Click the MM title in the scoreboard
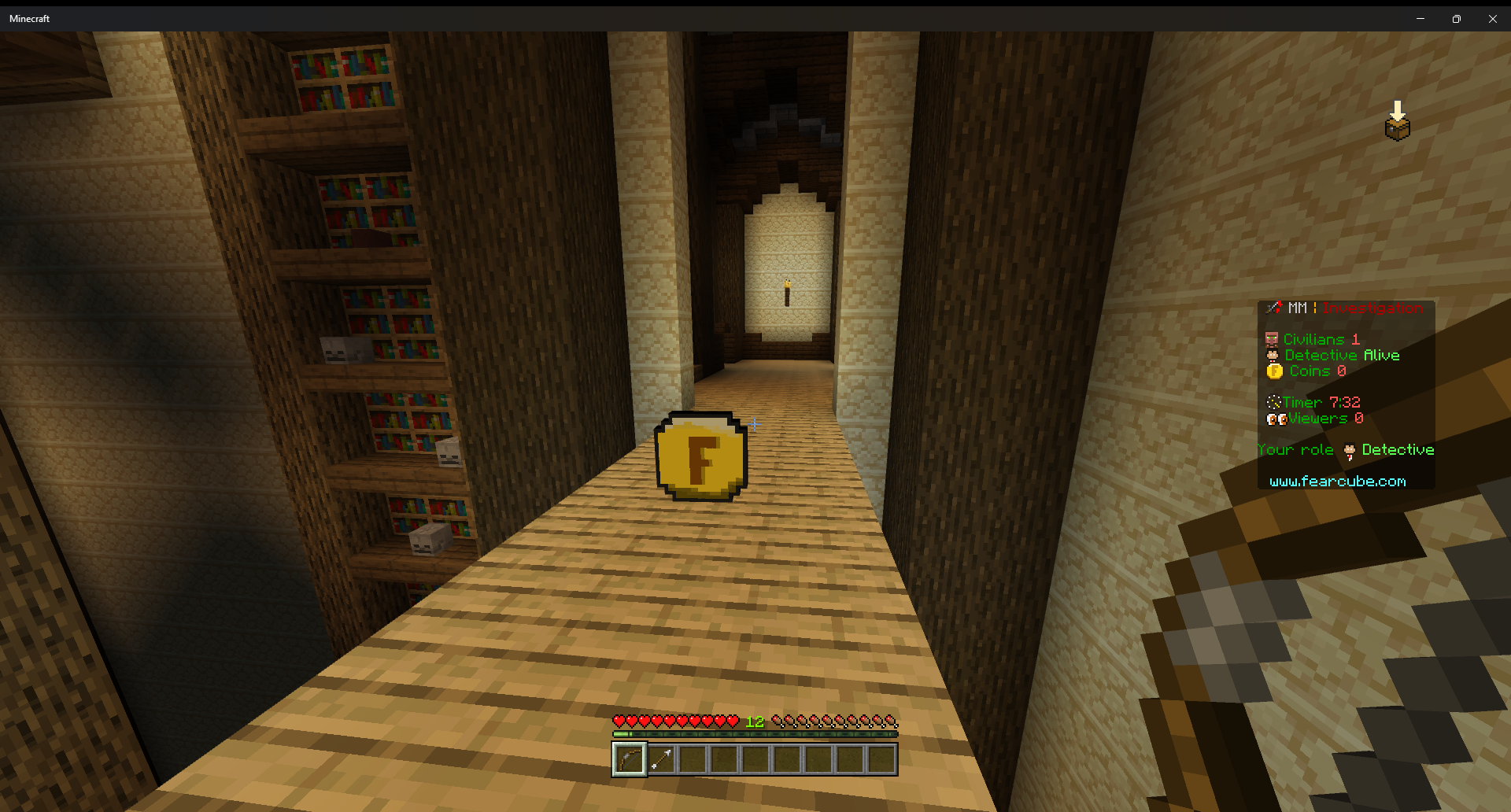The height and width of the screenshot is (812, 1511). (x=1297, y=308)
